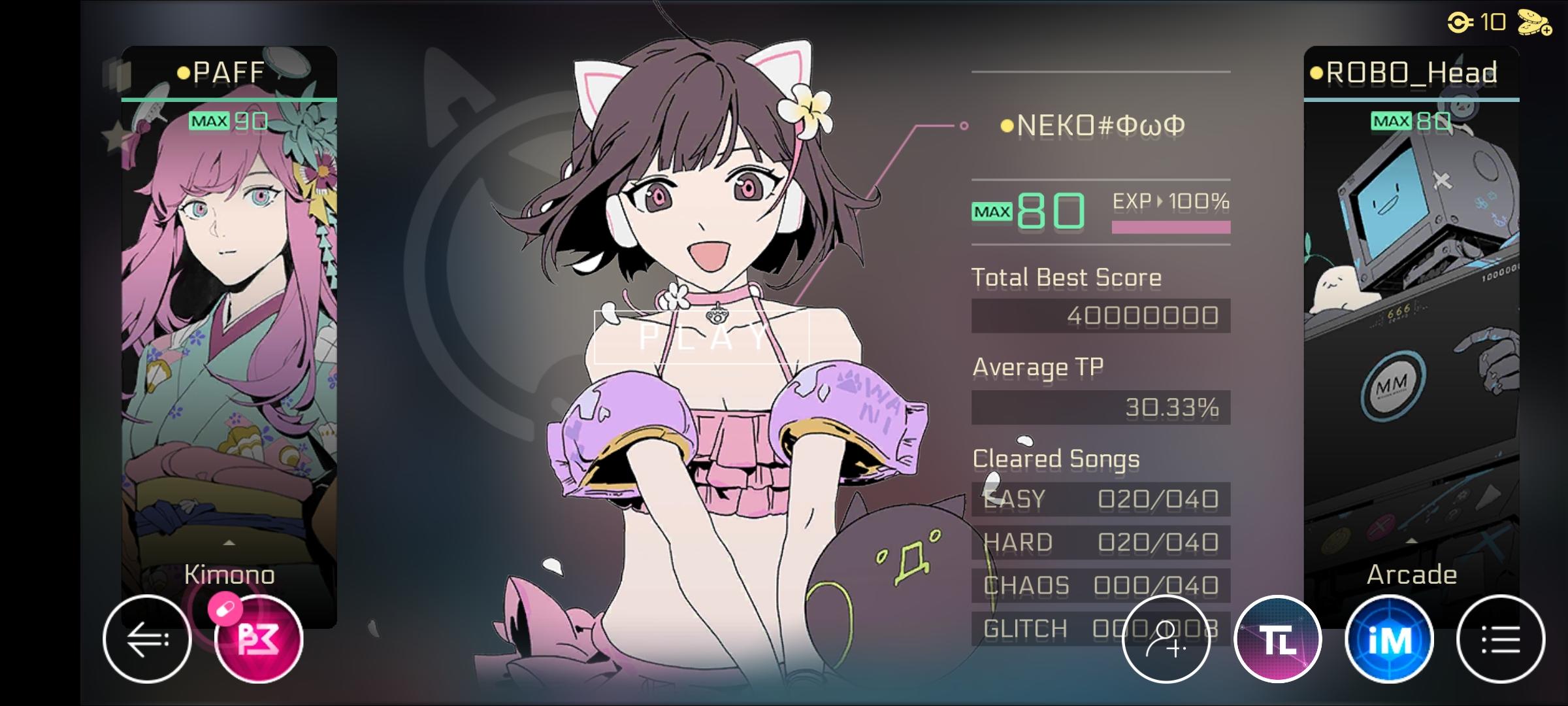
Task: Select the PAFF character card
Action: click(x=230, y=294)
